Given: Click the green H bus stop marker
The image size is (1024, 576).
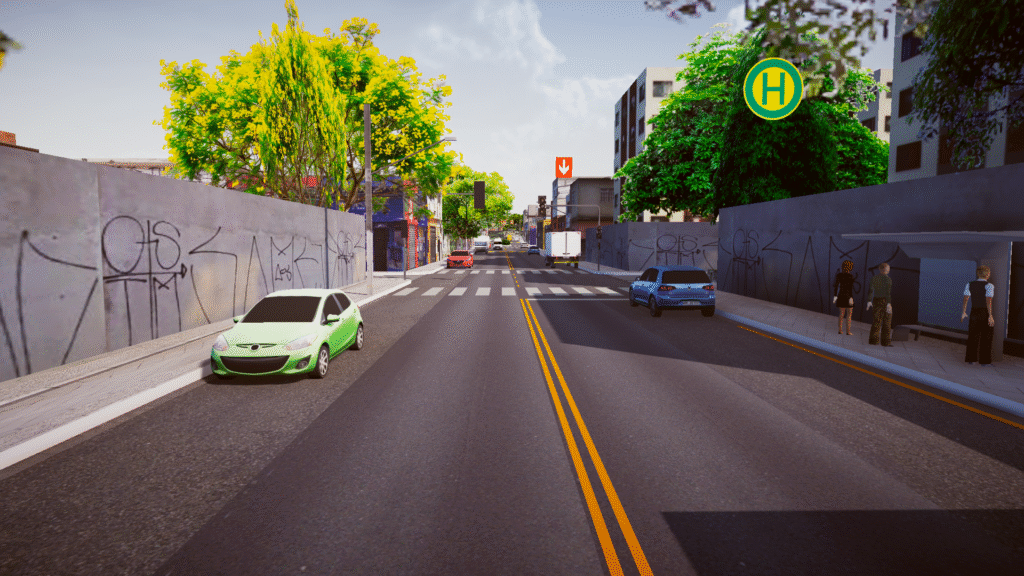Looking at the screenshot, I should pos(773,89).
